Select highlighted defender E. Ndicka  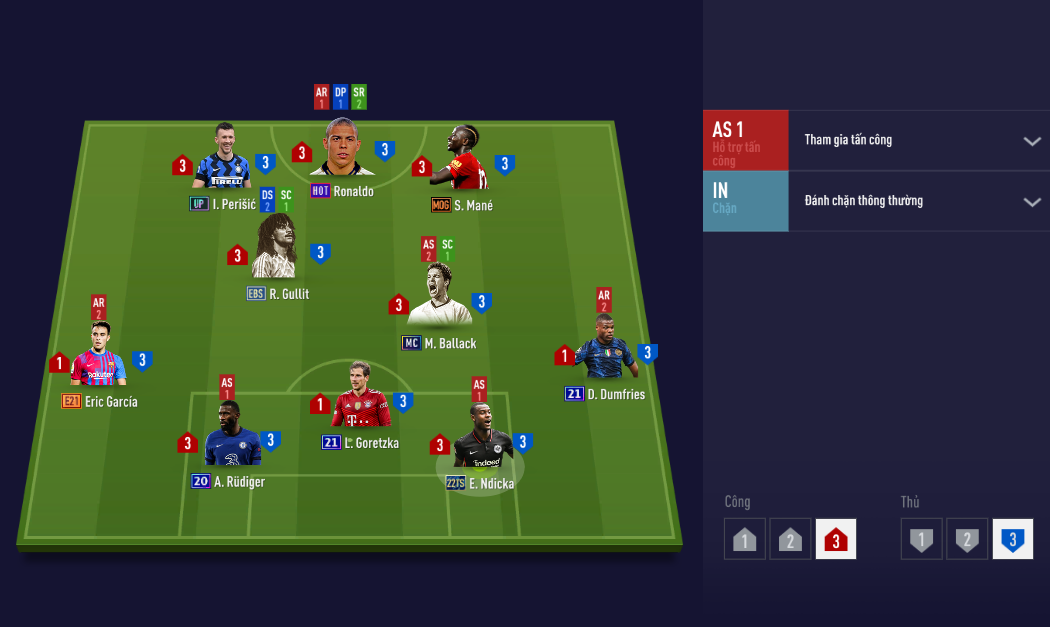click(481, 440)
